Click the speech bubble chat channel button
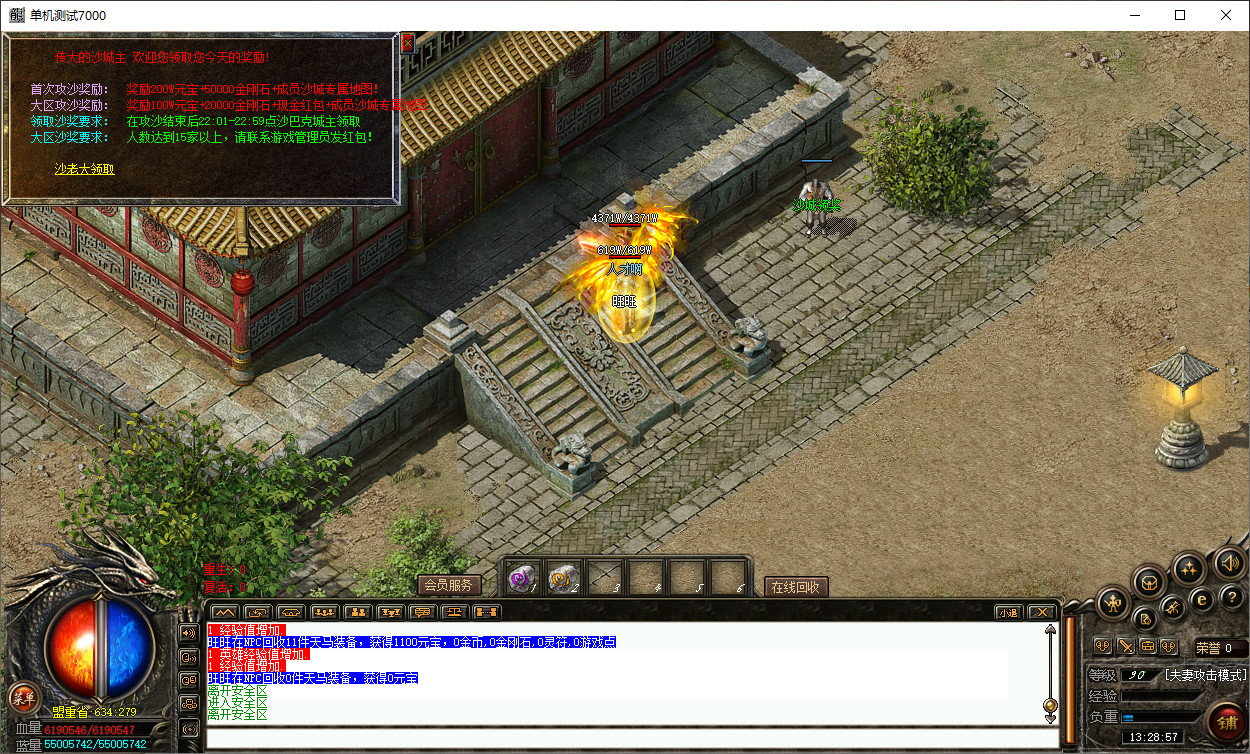Image resolution: width=1250 pixels, height=754 pixels. pyautogui.click(x=189, y=656)
